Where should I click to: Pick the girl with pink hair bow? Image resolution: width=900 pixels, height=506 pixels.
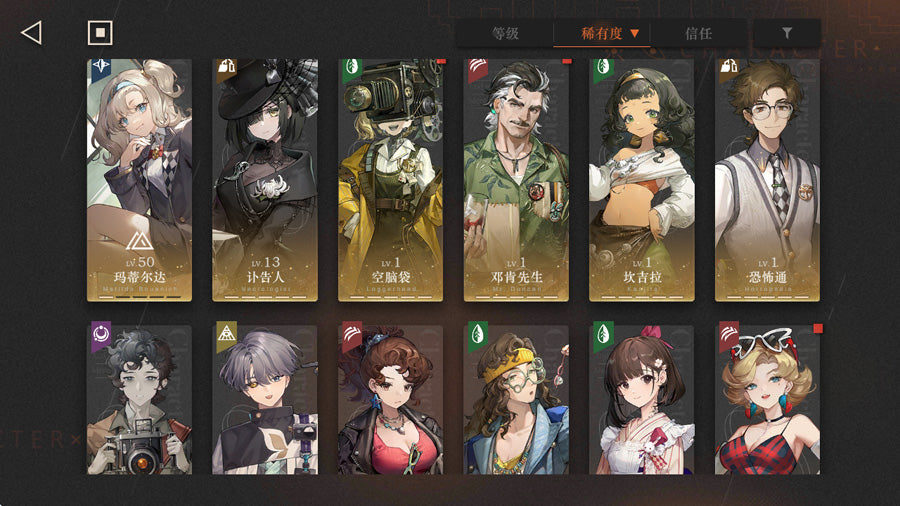tap(642, 400)
